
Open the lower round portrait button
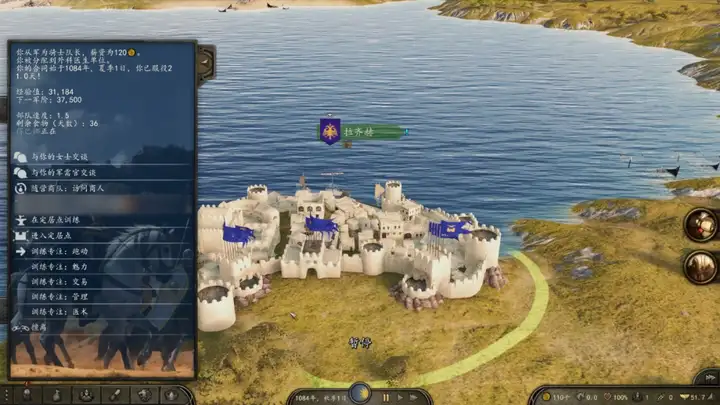[700, 267]
